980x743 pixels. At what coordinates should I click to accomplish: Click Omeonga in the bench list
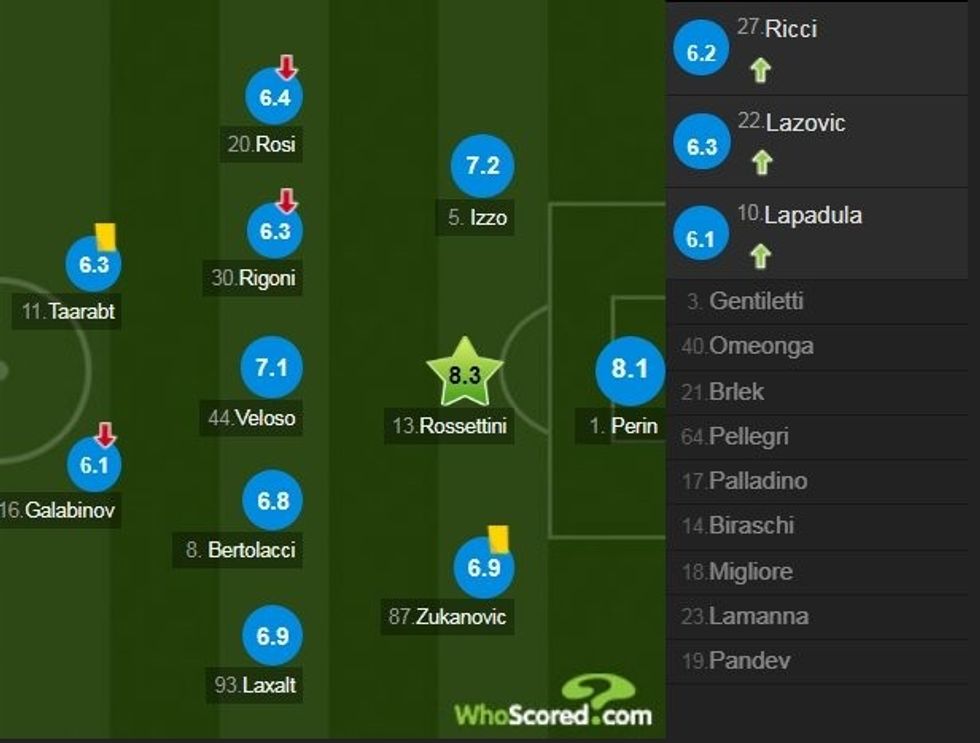760,346
